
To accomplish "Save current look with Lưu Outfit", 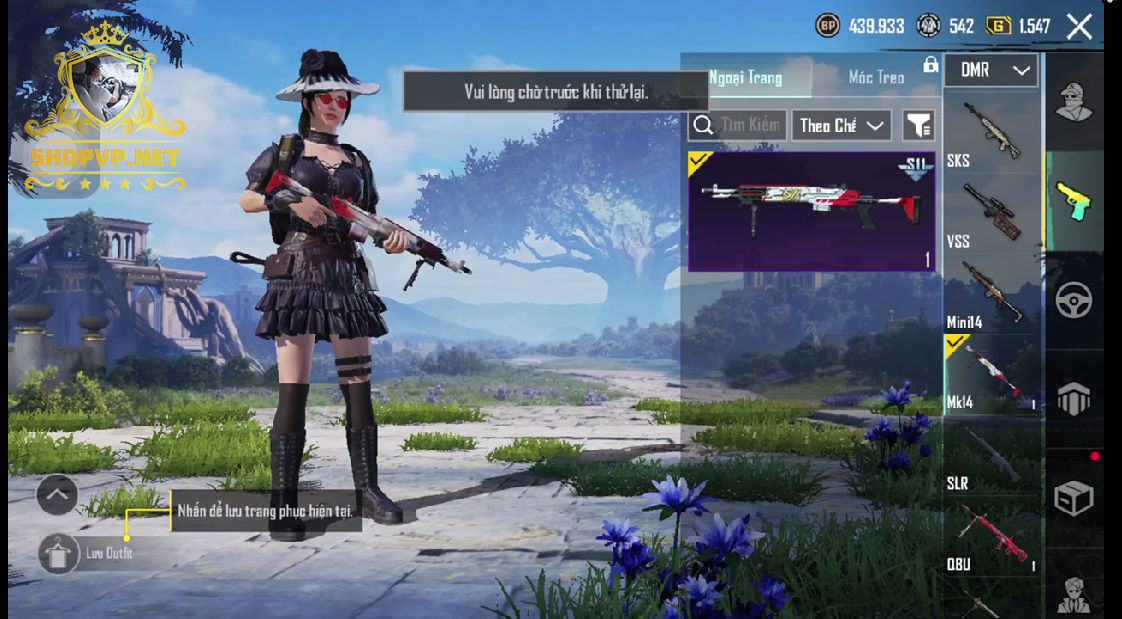I will point(59,553).
